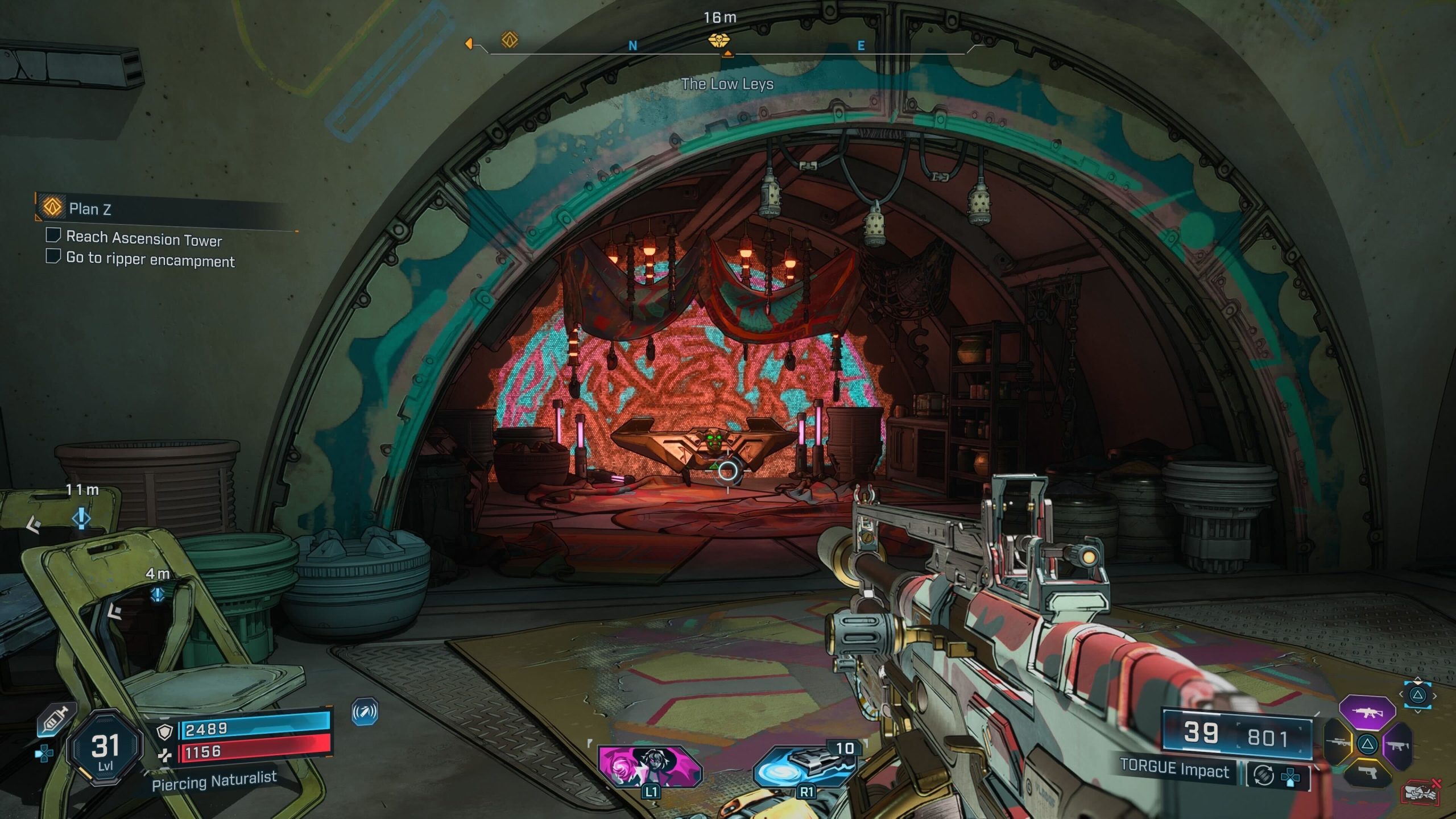This screenshot has width=1456, height=819.
Task: Select the 4m blue exclamation waypoint marker
Action: pos(158,595)
